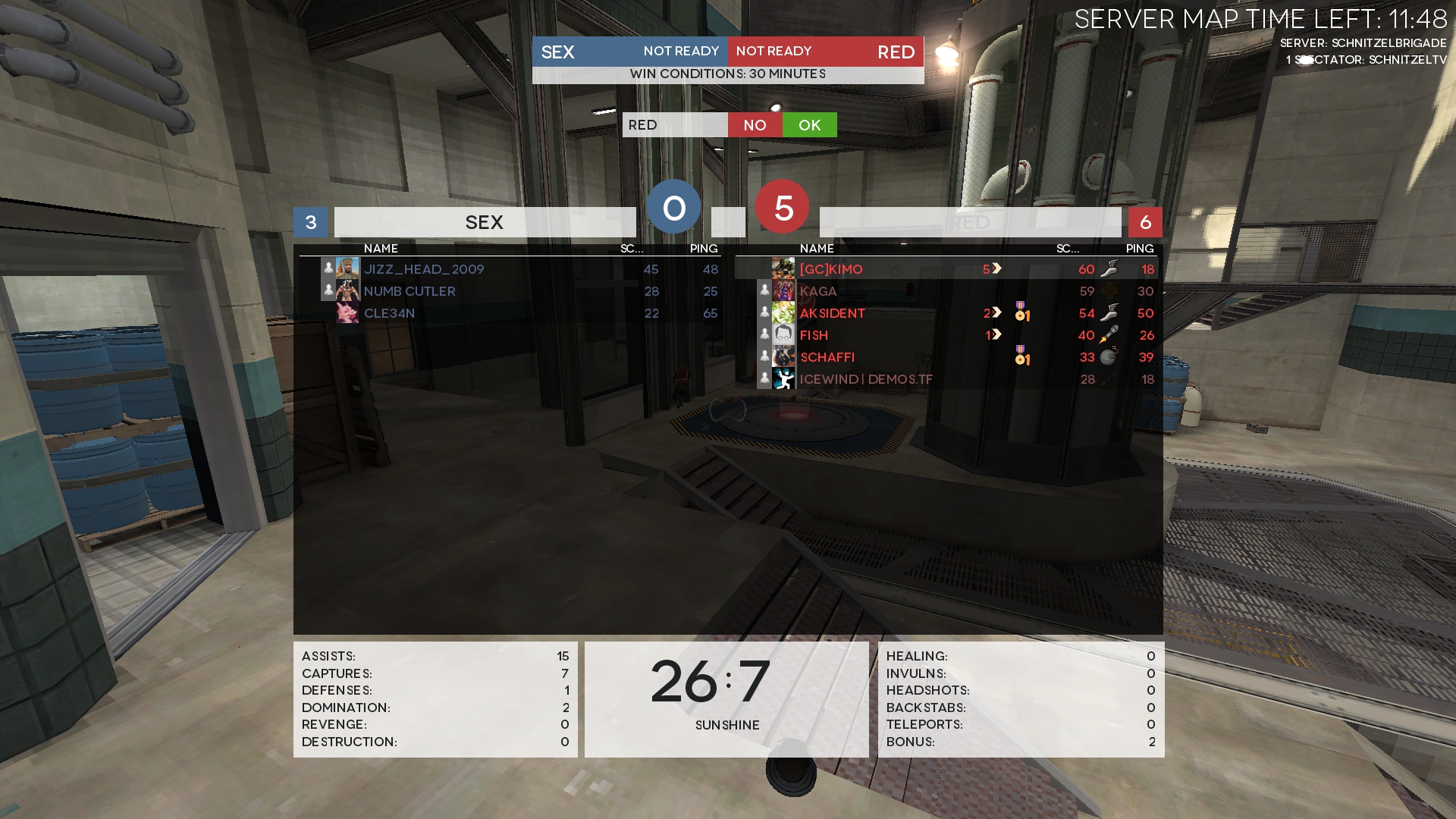Pick the NUMB CUTLER scoreboard row
Image resolution: width=1456 pixels, height=819 pixels.
click(x=409, y=291)
